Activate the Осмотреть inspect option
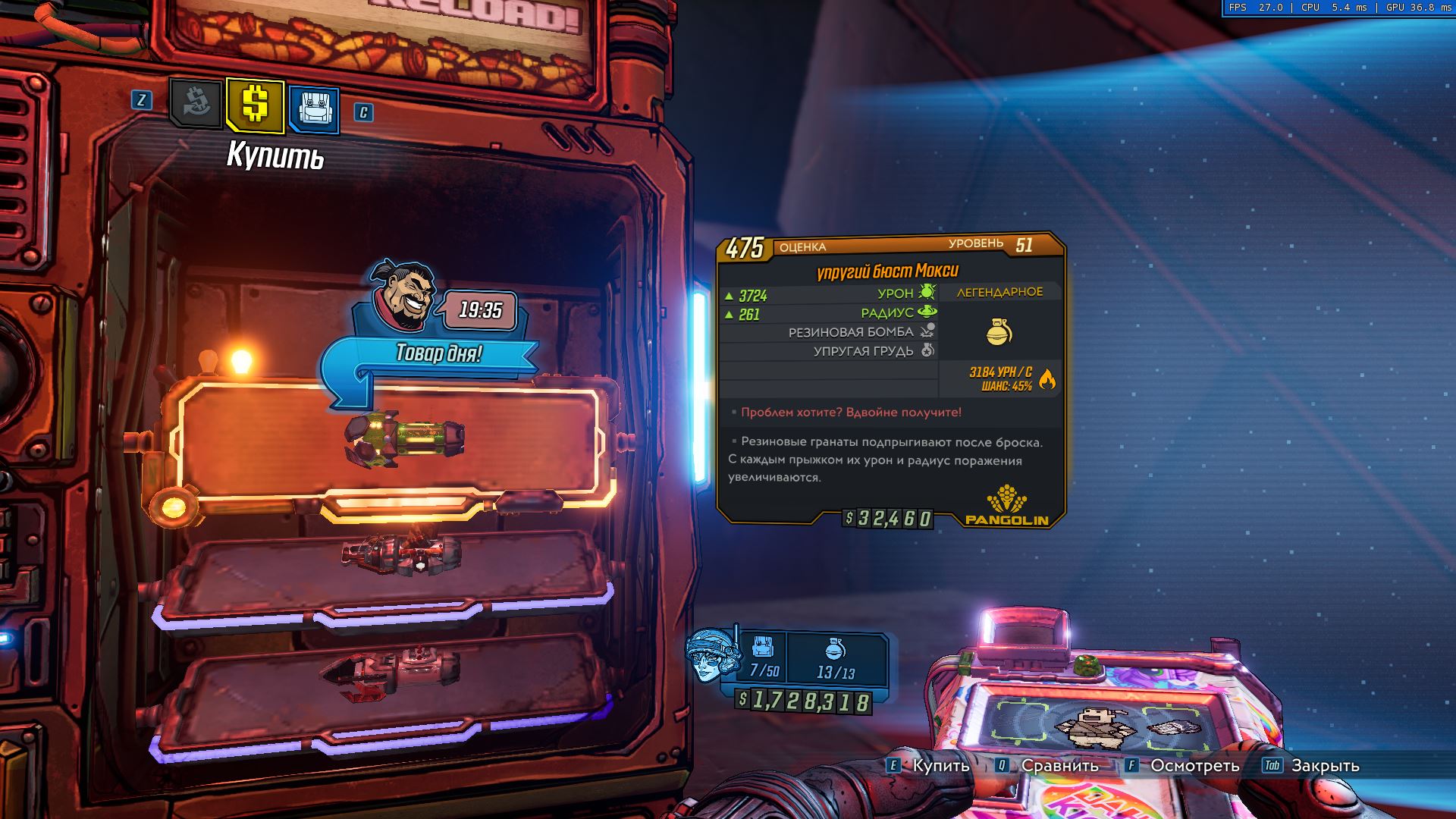The height and width of the screenshot is (819, 1456). tap(1194, 765)
